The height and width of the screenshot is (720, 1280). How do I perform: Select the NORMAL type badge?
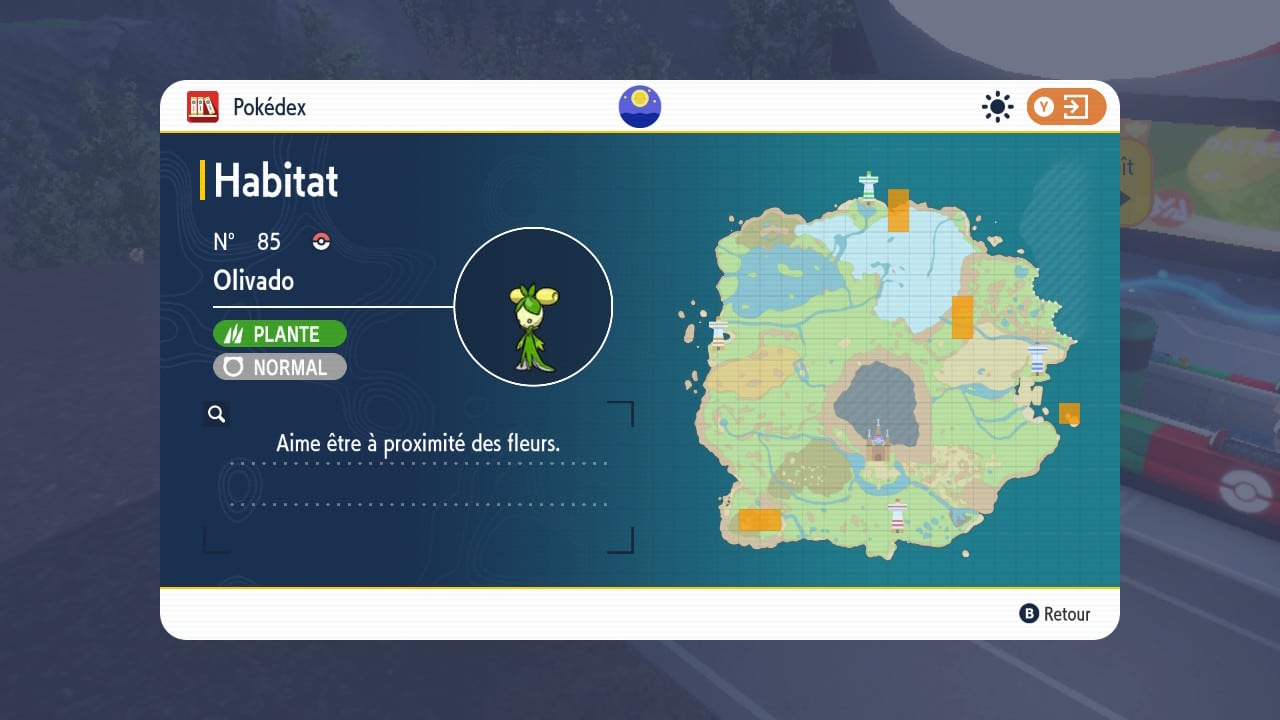click(x=280, y=367)
